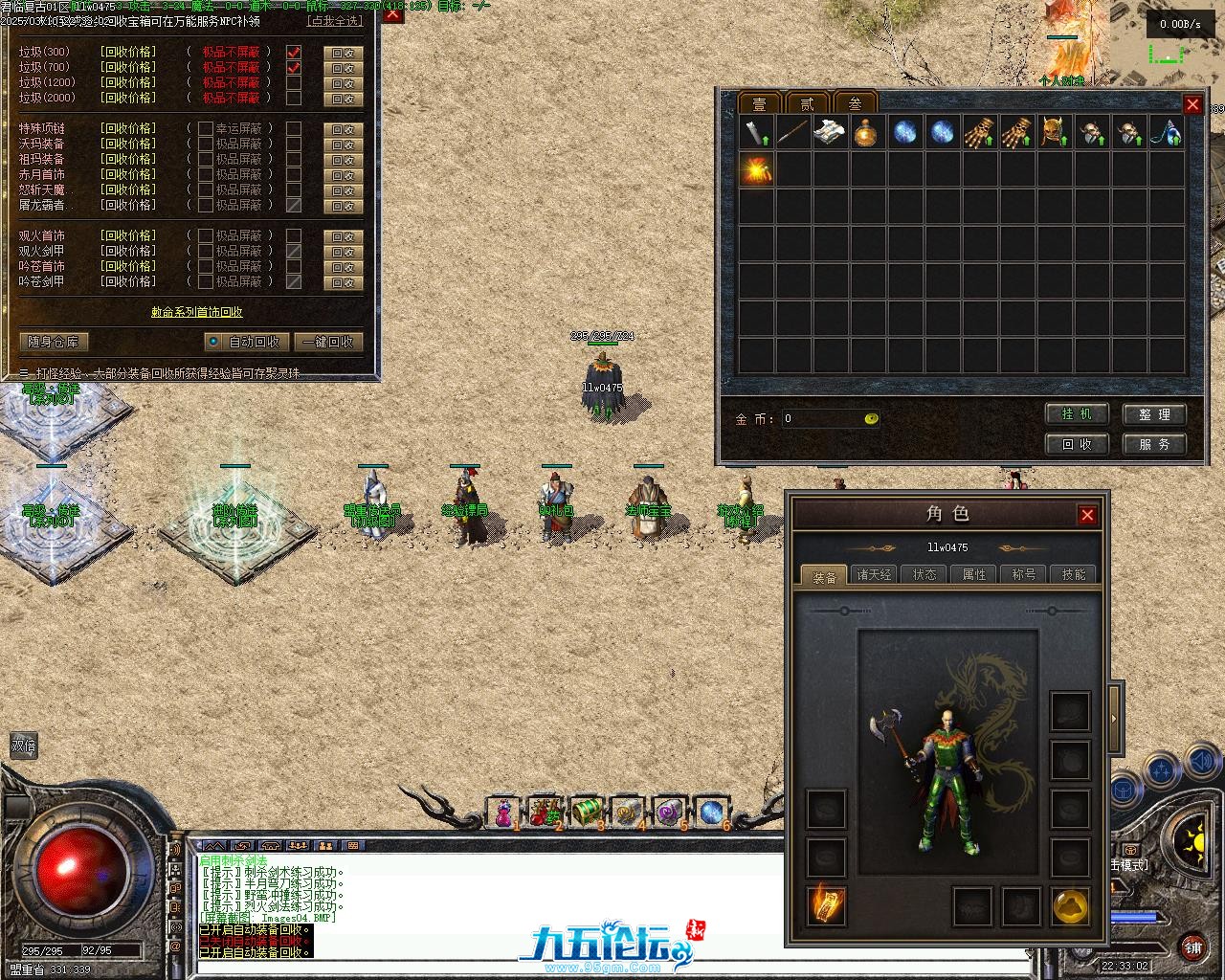This screenshot has height=980, width=1225.
Task: Close the 角色 character window
Action: [x=1087, y=515]
